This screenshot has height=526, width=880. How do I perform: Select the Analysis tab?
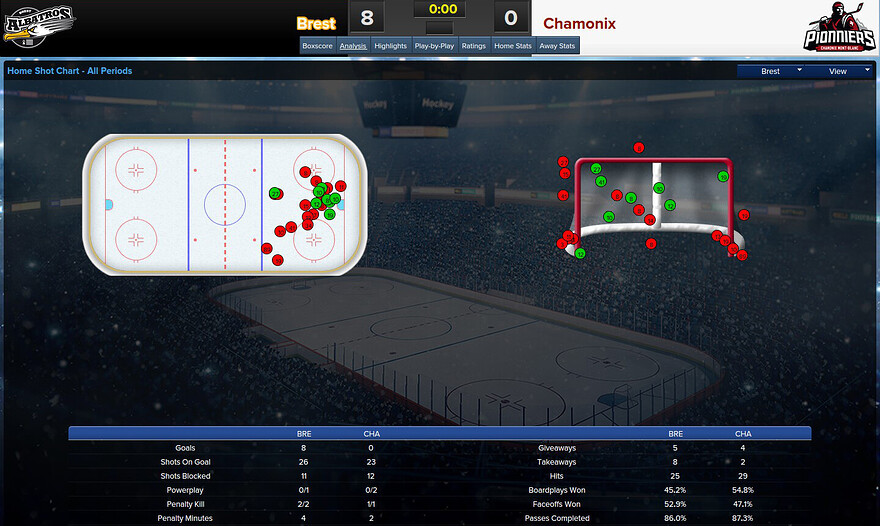pos(353,46)
